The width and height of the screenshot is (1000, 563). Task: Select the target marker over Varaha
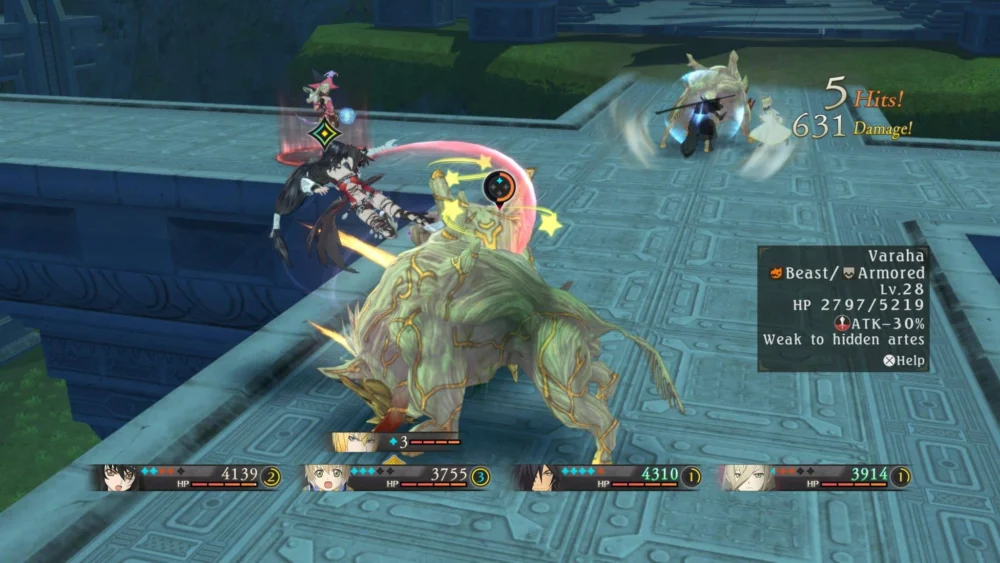pyautogui.click(x=498, y=187)
